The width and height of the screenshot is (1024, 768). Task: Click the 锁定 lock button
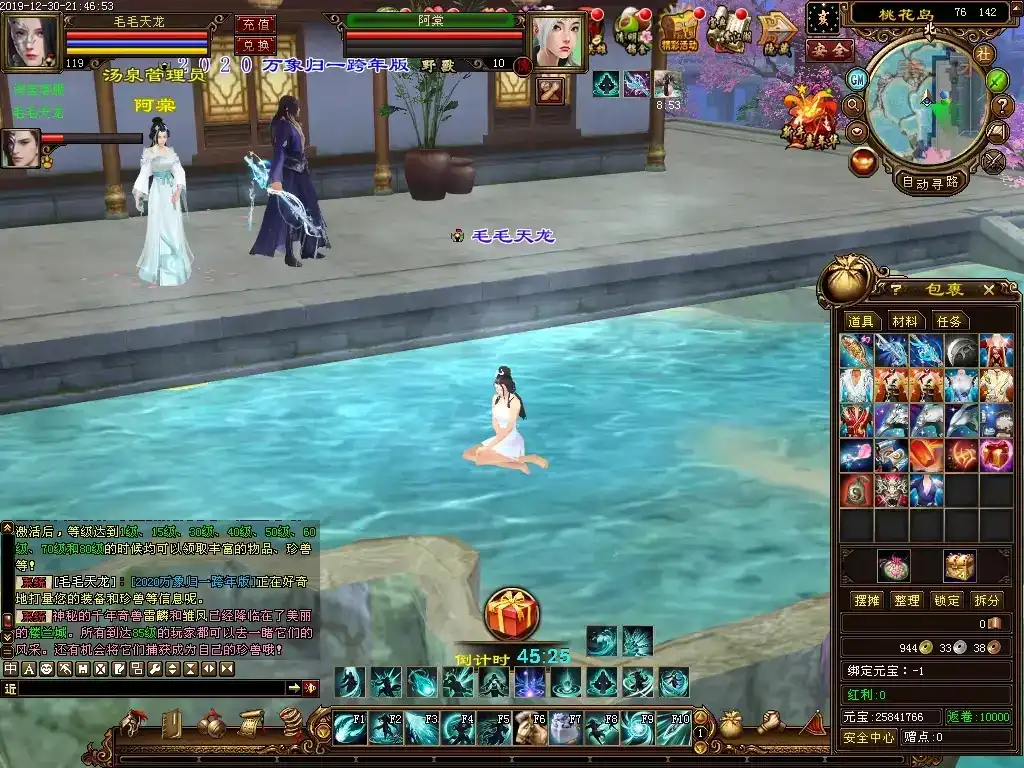pyautogui.click(x=947, y=600)
